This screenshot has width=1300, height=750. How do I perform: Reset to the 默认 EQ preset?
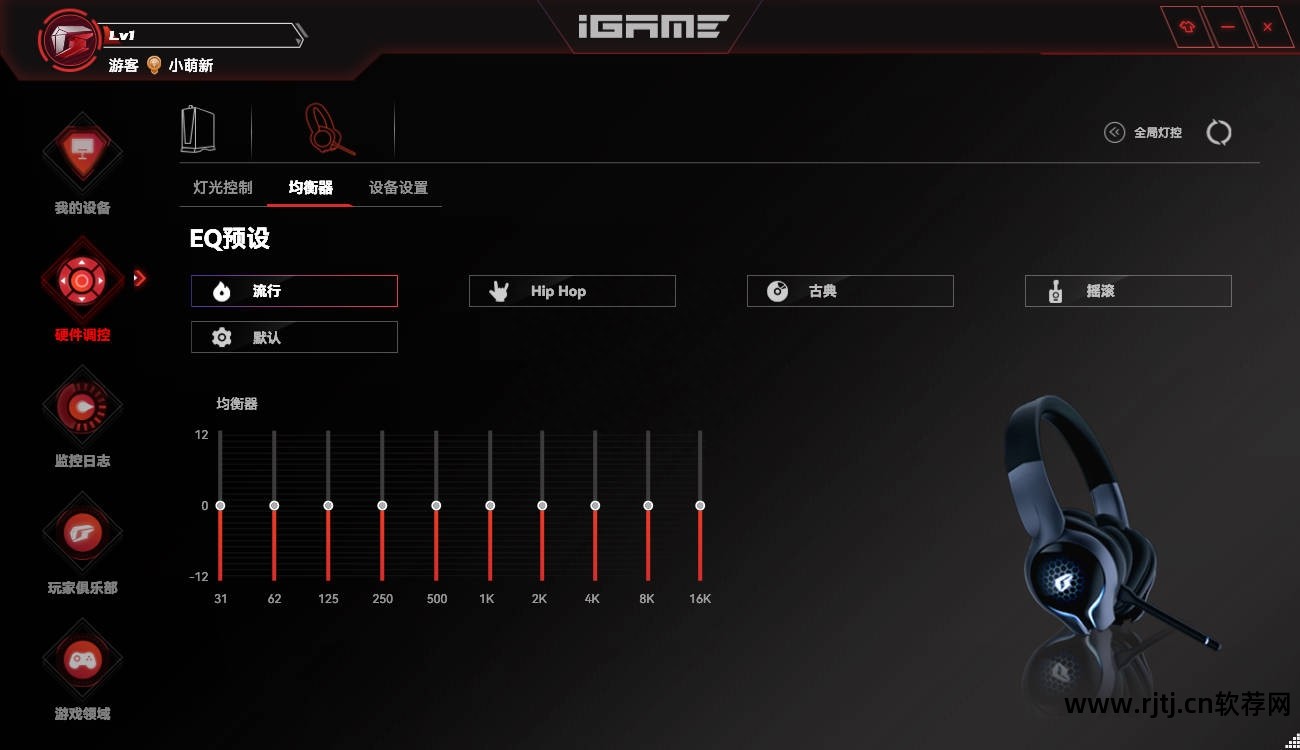(294, 337)
